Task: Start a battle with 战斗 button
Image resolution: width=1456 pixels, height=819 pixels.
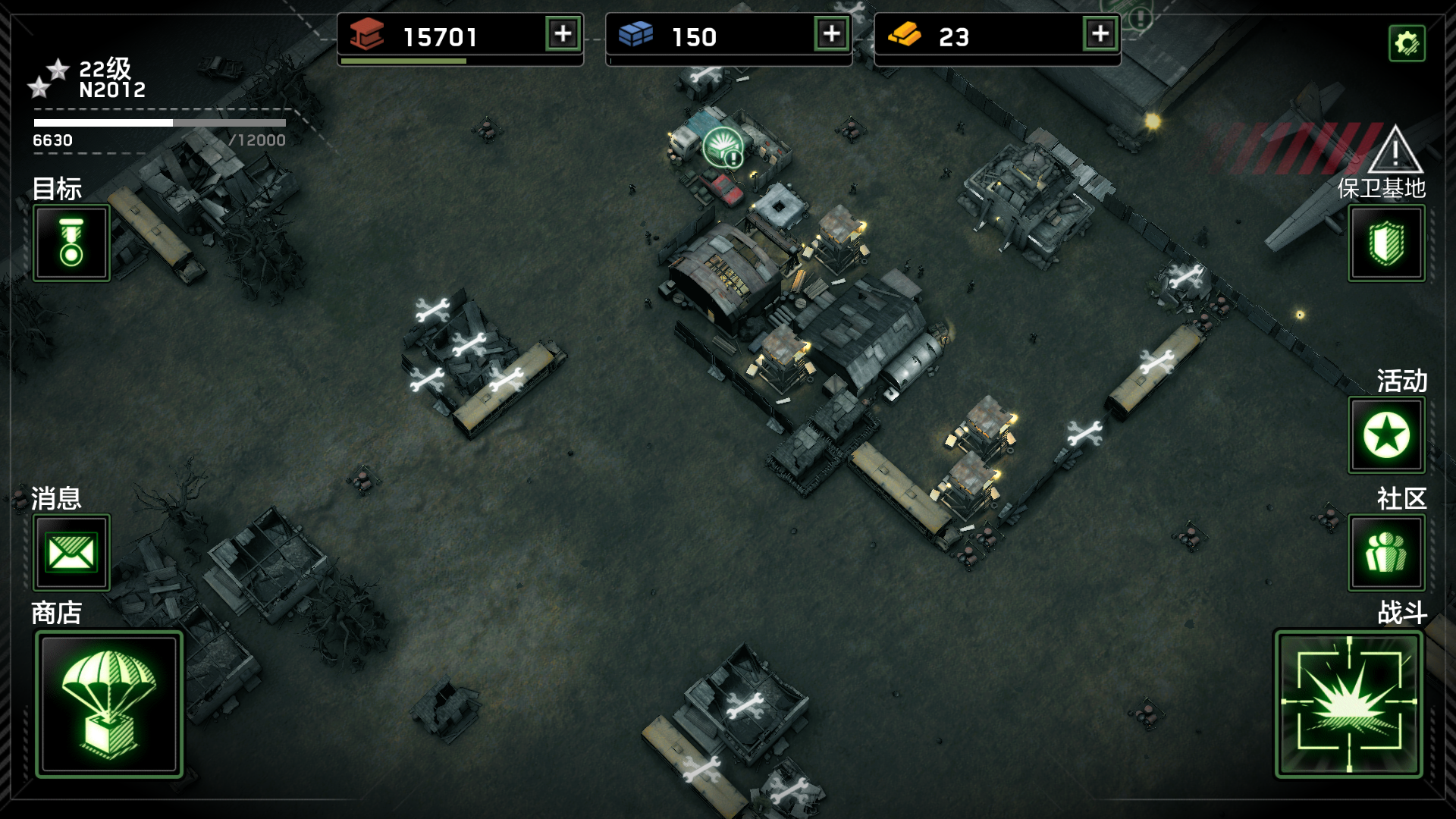Action: pos(1348,704)
